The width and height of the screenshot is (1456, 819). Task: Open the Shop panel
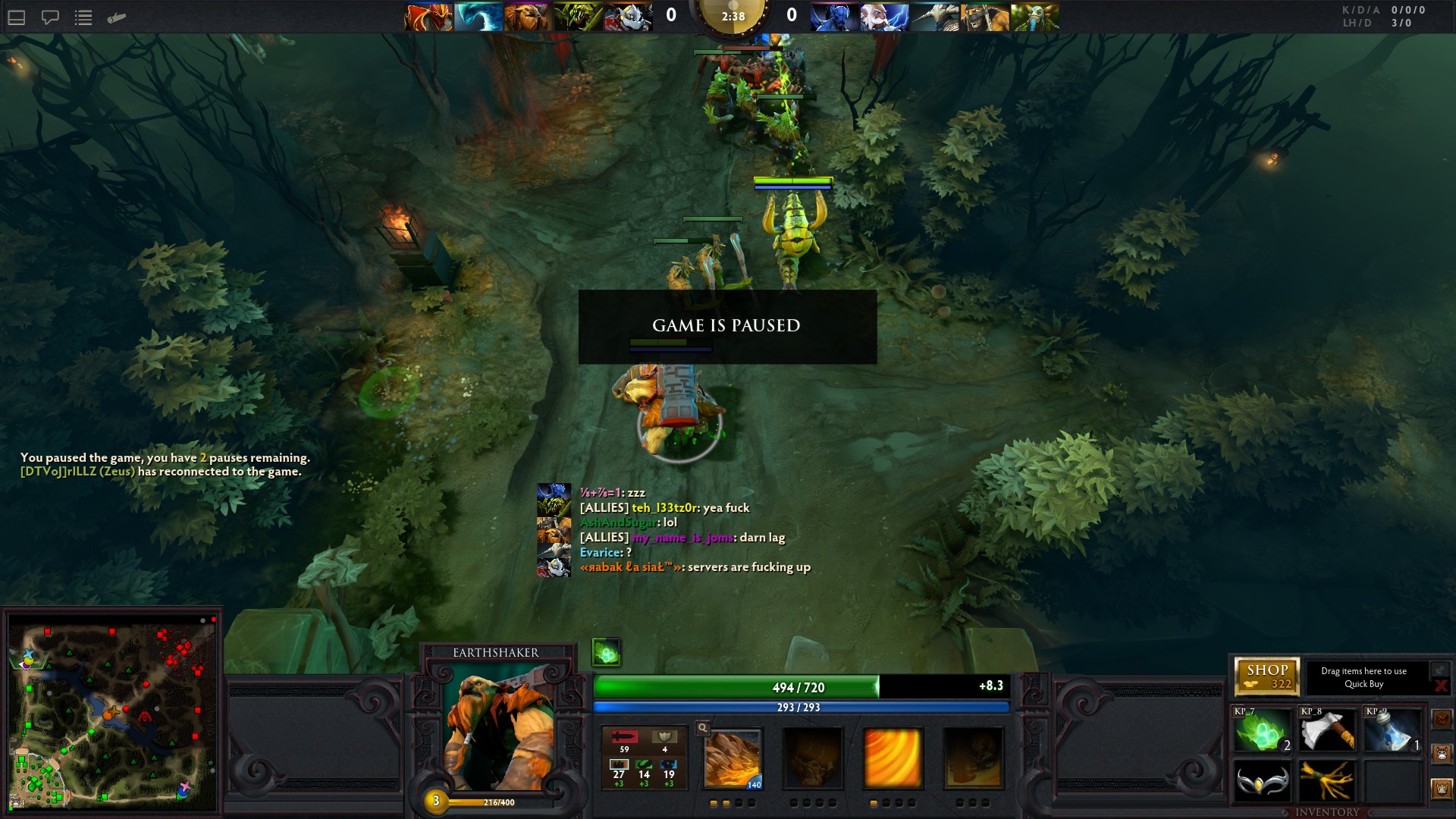click(x=1266, y=676)
